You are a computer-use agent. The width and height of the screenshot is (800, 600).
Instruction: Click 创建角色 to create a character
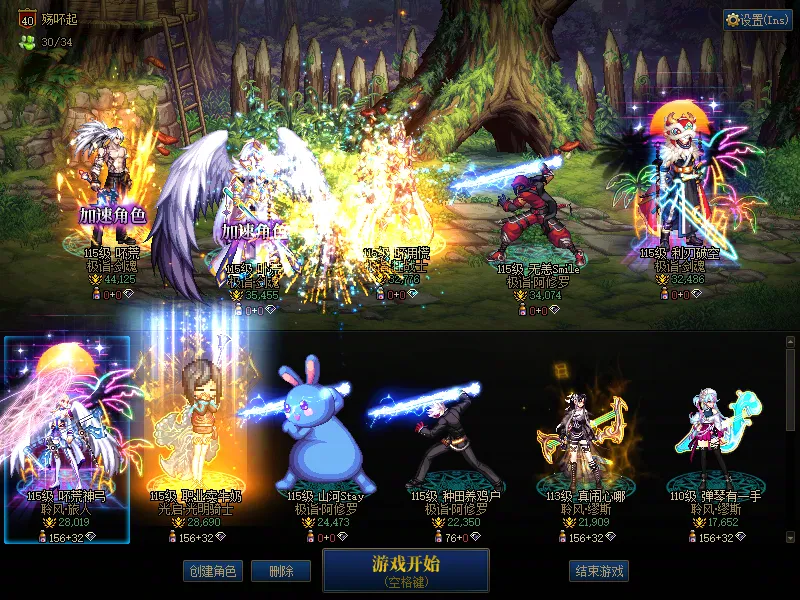point(211,571)
